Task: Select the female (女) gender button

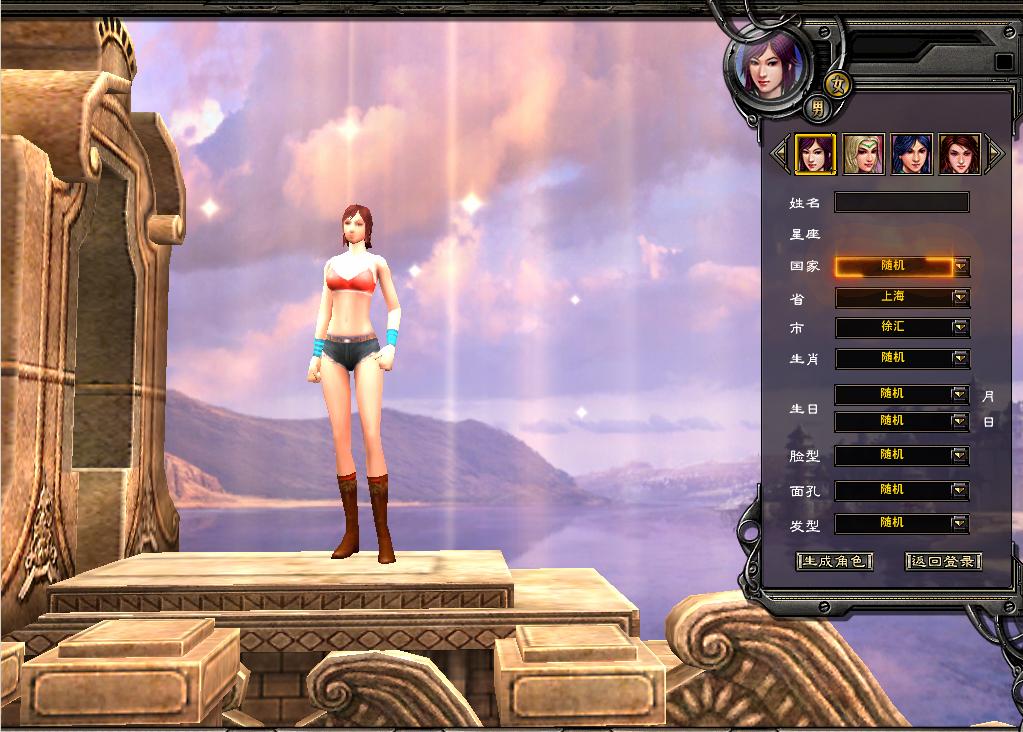Action: (x=837, y=84)
